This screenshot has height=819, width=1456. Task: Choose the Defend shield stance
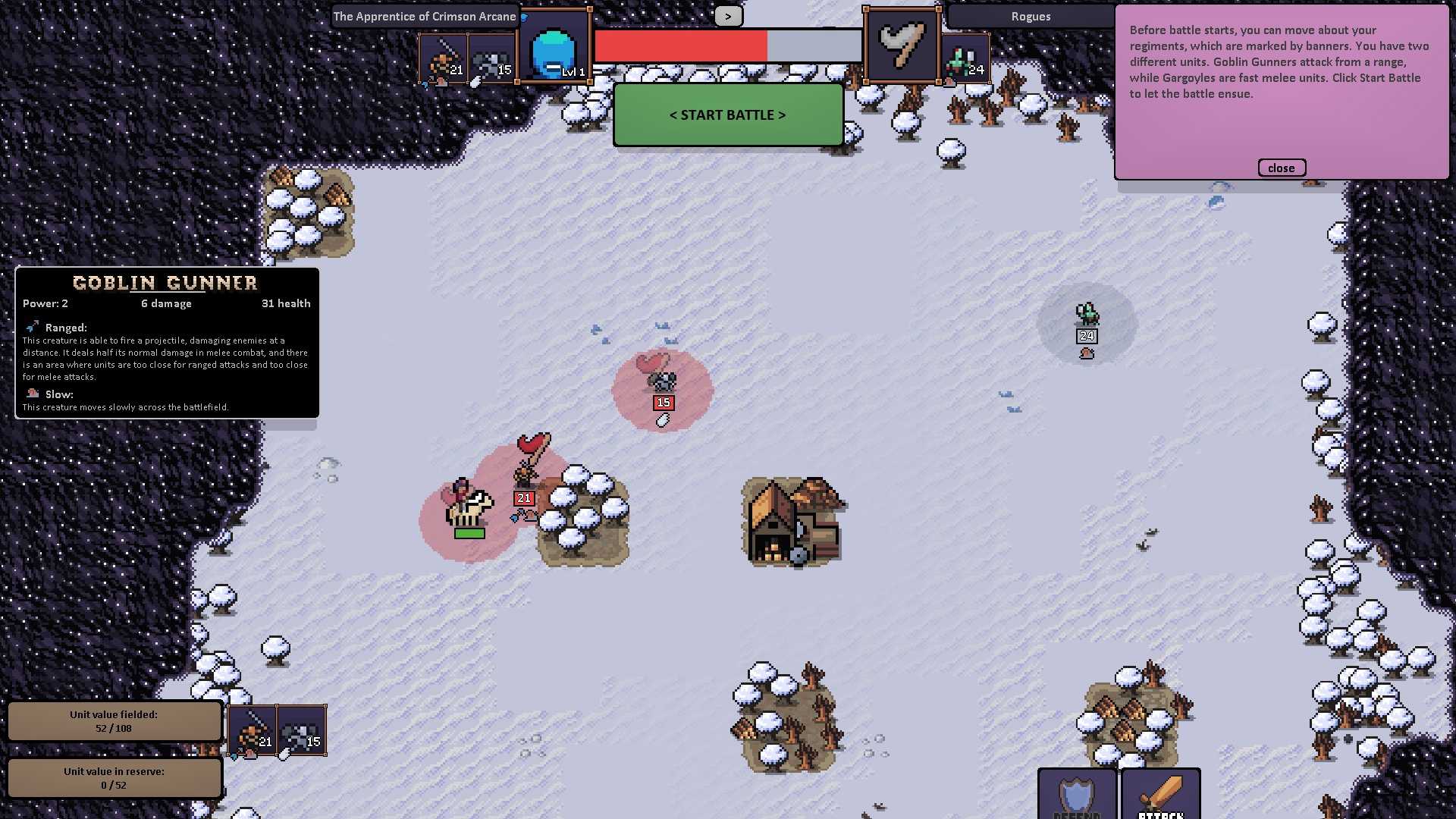pos(1077,794)
